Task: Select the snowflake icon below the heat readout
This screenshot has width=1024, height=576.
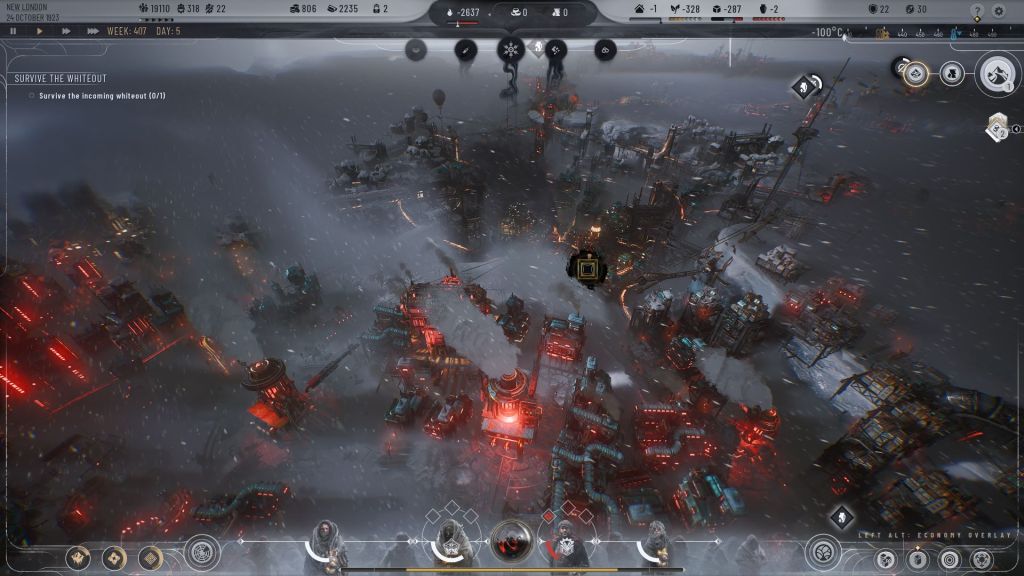Action: pos(511,49)
